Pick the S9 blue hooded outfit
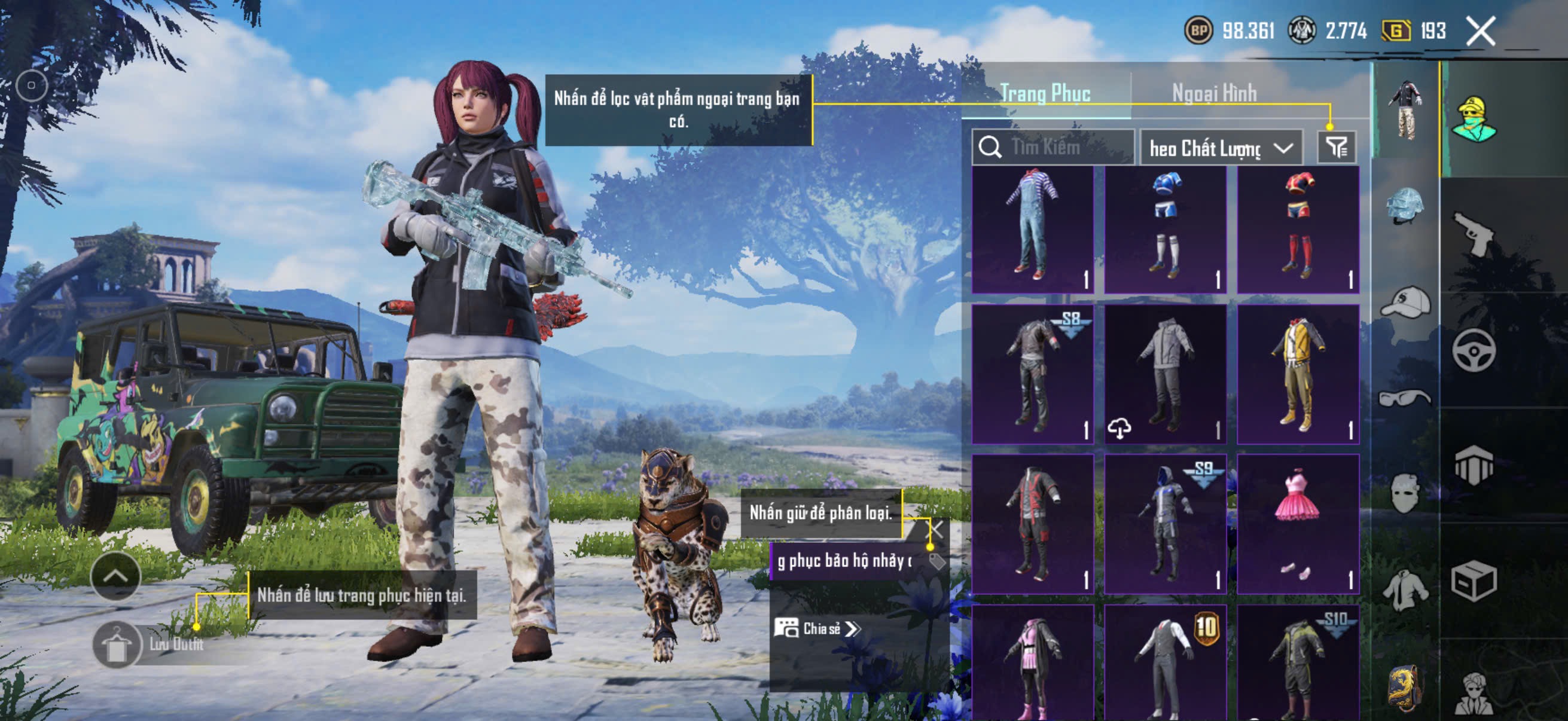 click(x=1165, y=523)
